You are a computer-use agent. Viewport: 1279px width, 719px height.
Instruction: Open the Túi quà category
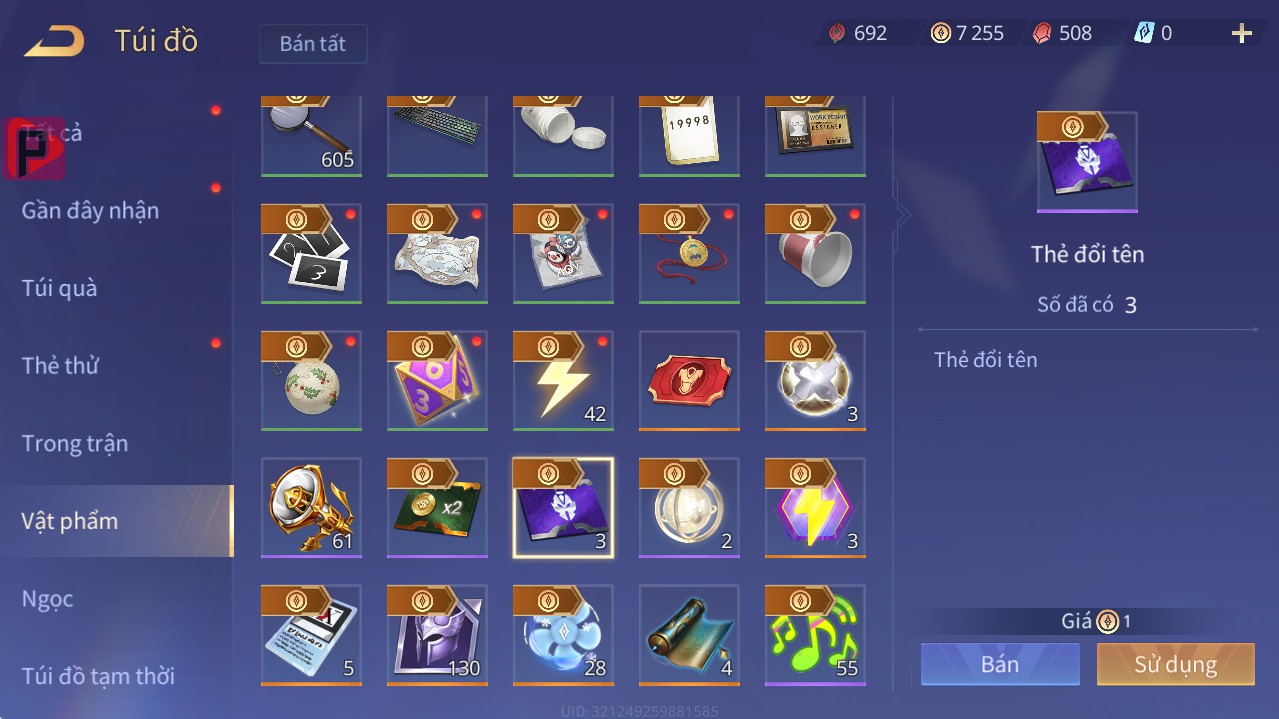(60, 289)
